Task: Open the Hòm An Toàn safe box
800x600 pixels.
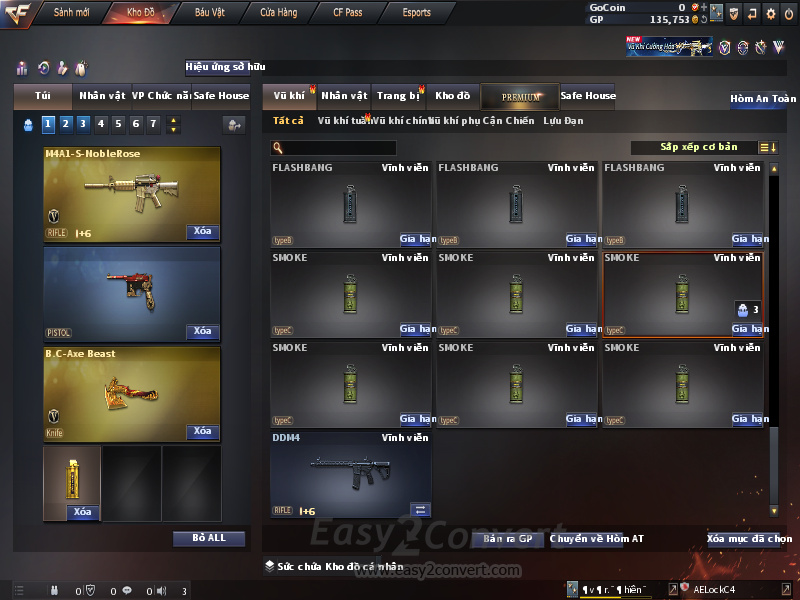Action: [x=763, y=99]
